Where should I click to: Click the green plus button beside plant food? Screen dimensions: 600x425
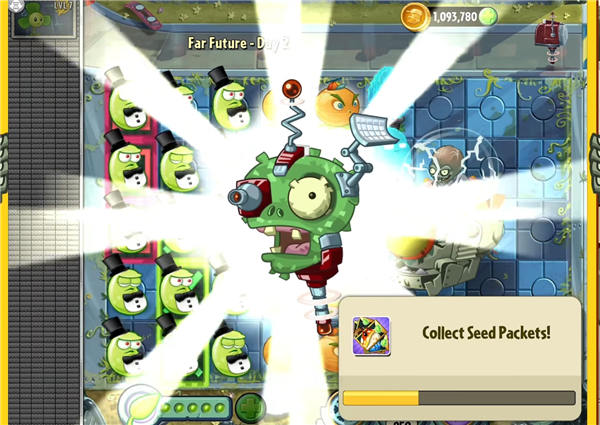[250, 408]
